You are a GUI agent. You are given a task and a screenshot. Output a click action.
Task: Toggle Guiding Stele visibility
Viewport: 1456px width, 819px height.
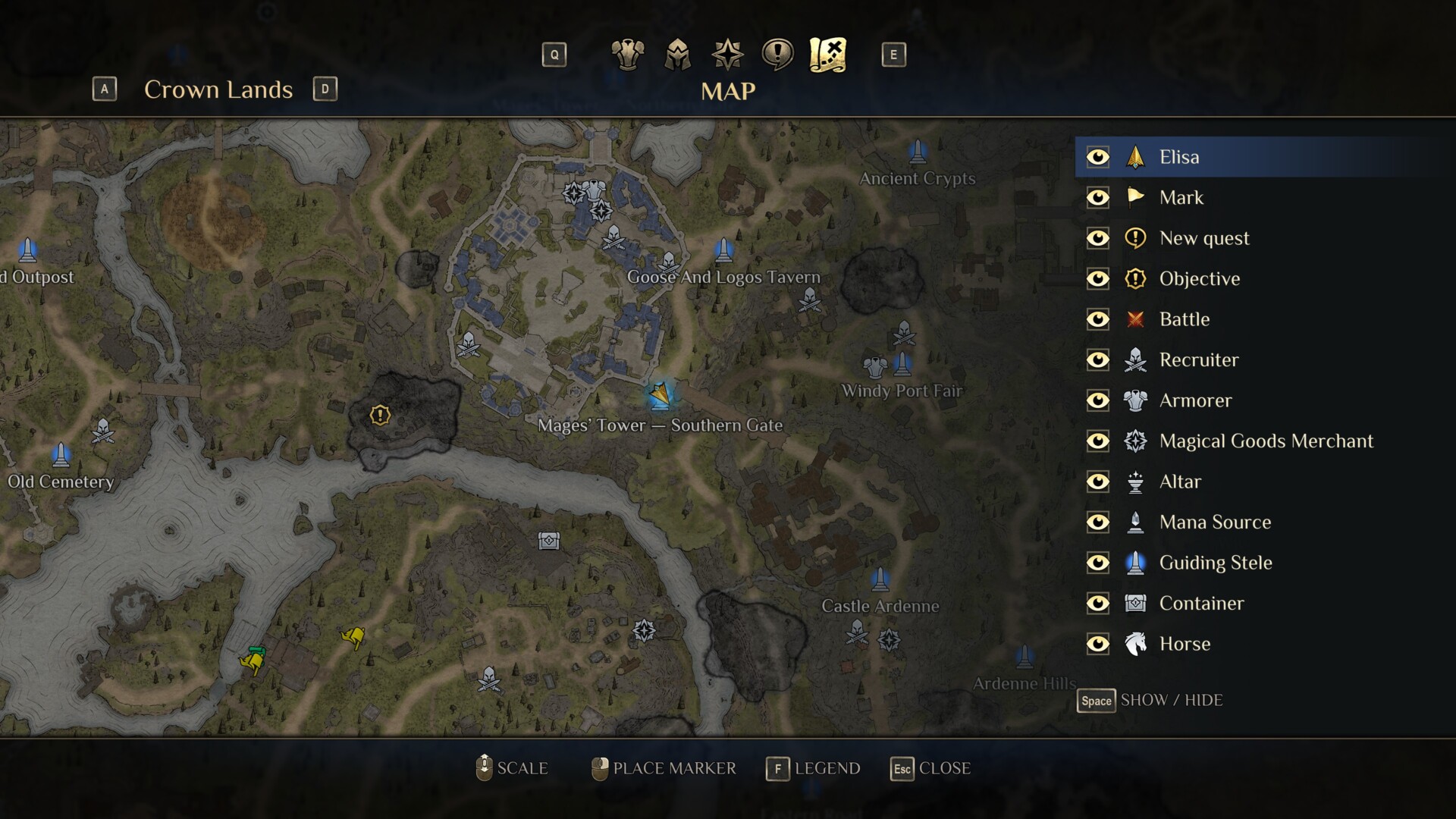coord(1097,563)
